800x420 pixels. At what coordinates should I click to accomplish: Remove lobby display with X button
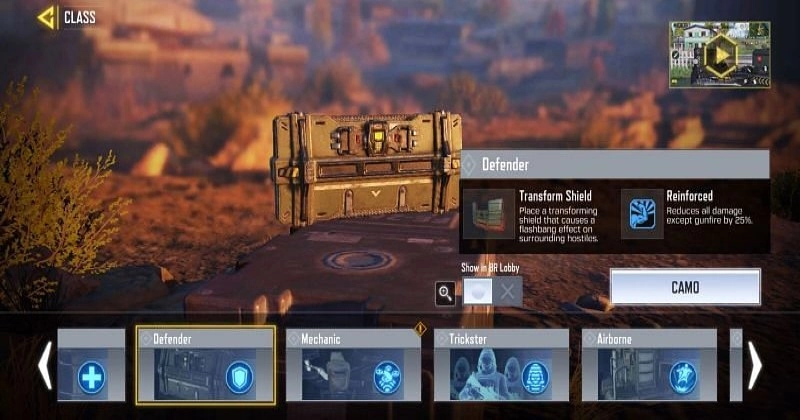tap(508, 292)
